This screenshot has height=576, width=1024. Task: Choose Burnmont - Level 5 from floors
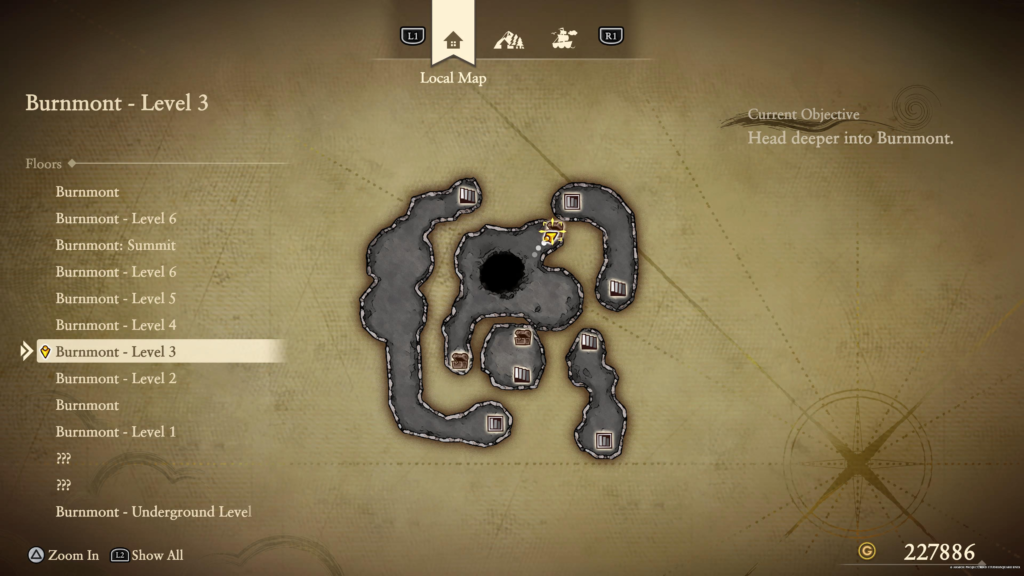point(115,298)
